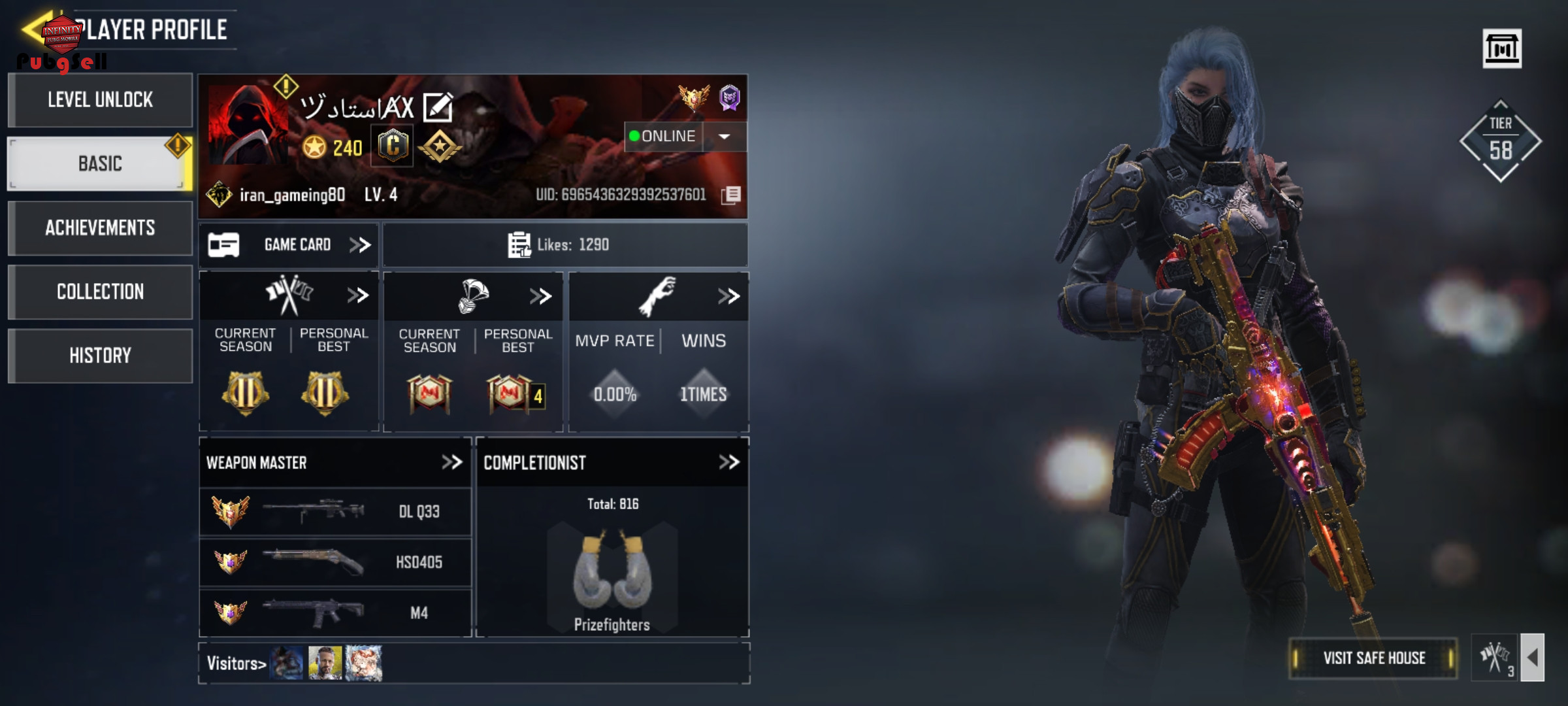This screenshot has width=1568, height=706.
Task: Open the Visitors list
Action: pos(237,664)
